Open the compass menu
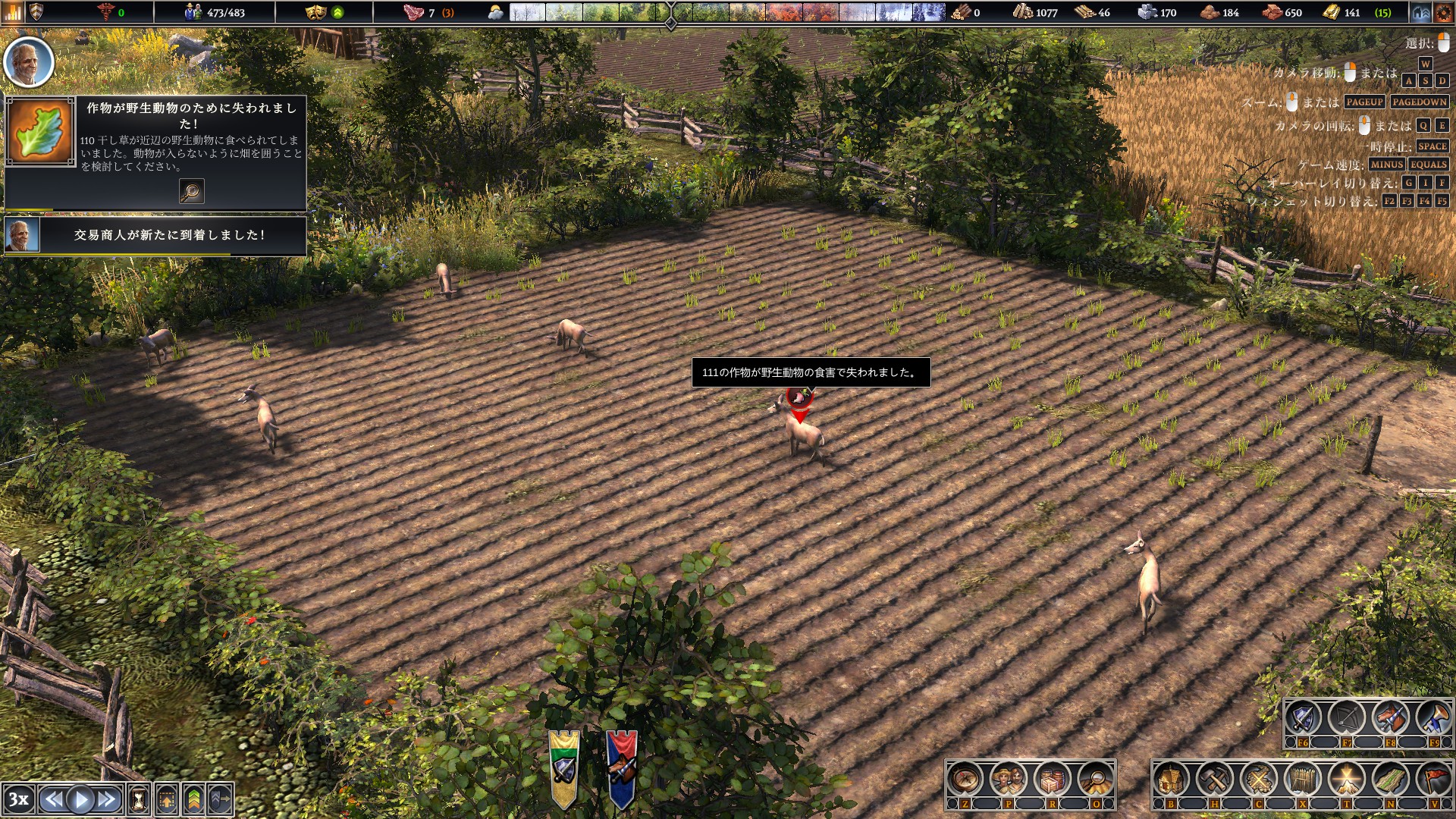 [965, 779]
